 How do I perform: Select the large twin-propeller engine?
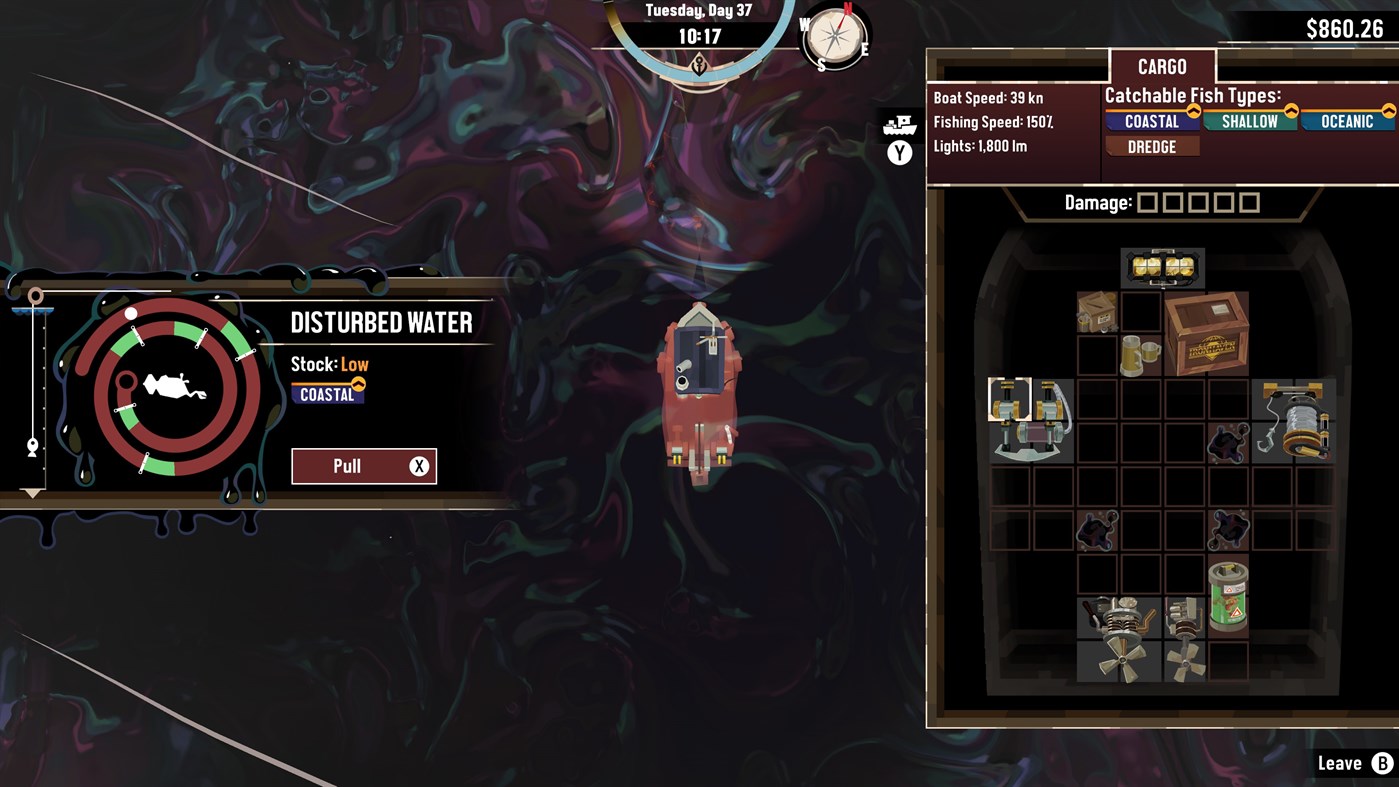pyautogui.click(x=1119, y=640)
